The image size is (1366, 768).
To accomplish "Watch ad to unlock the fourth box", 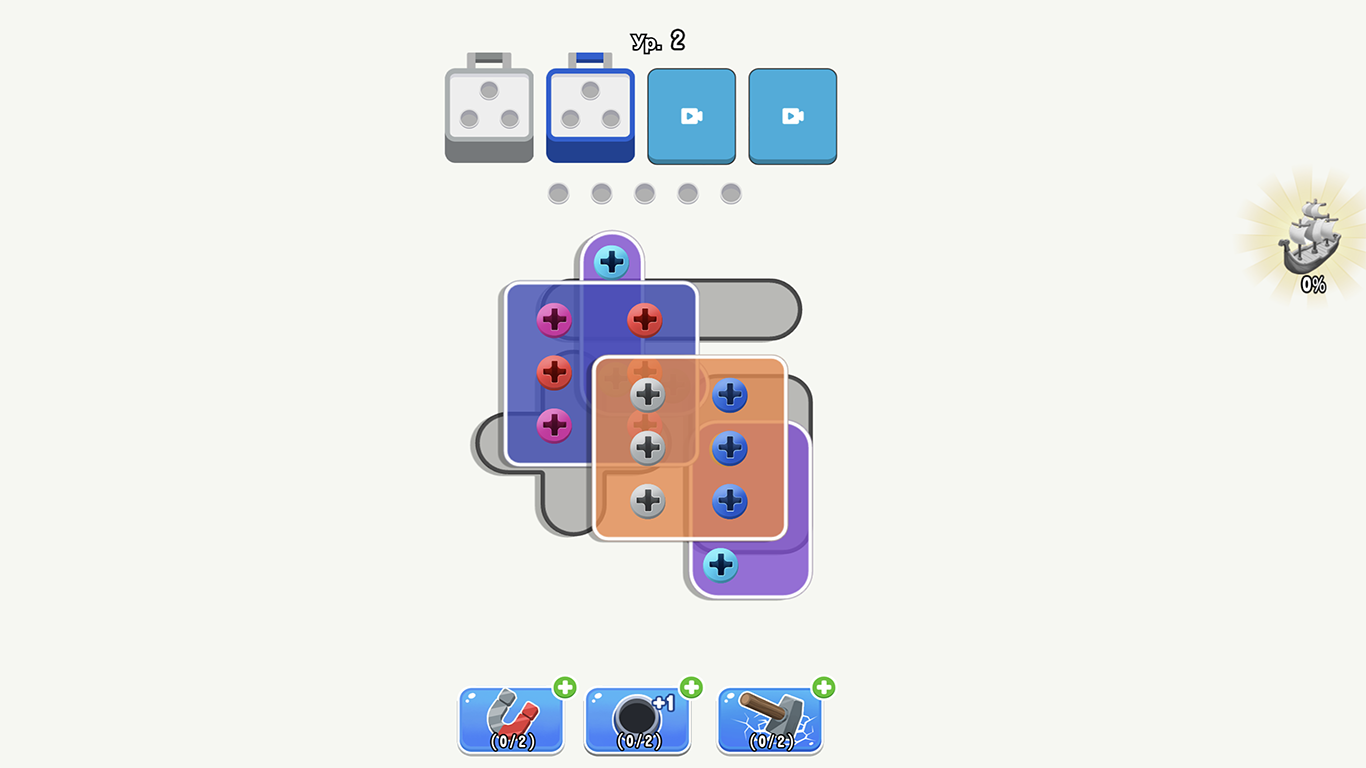I will pos(792,115).
